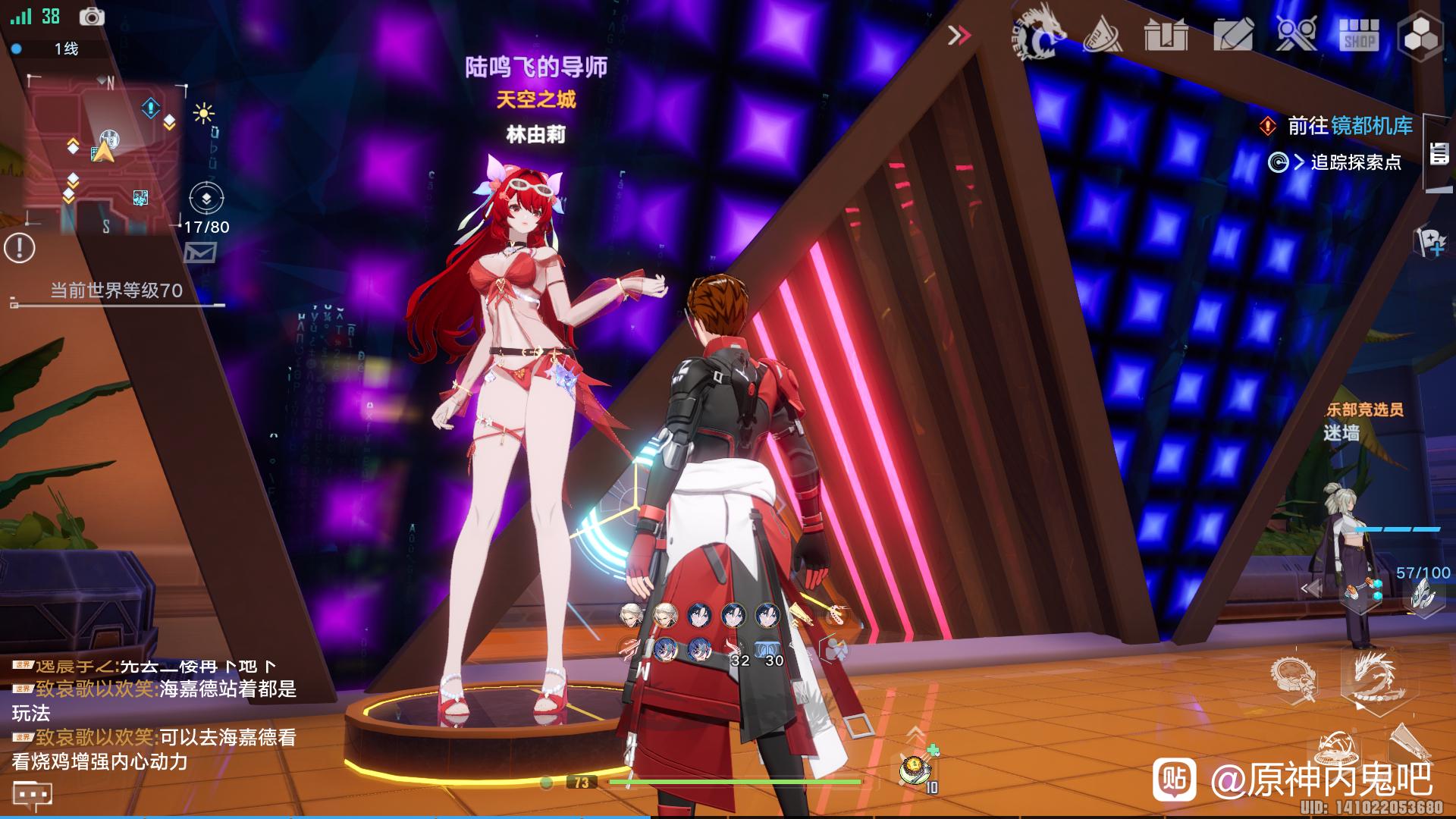Open the mail envelope icon
The image size is (1456, 819).
[200, 253]
